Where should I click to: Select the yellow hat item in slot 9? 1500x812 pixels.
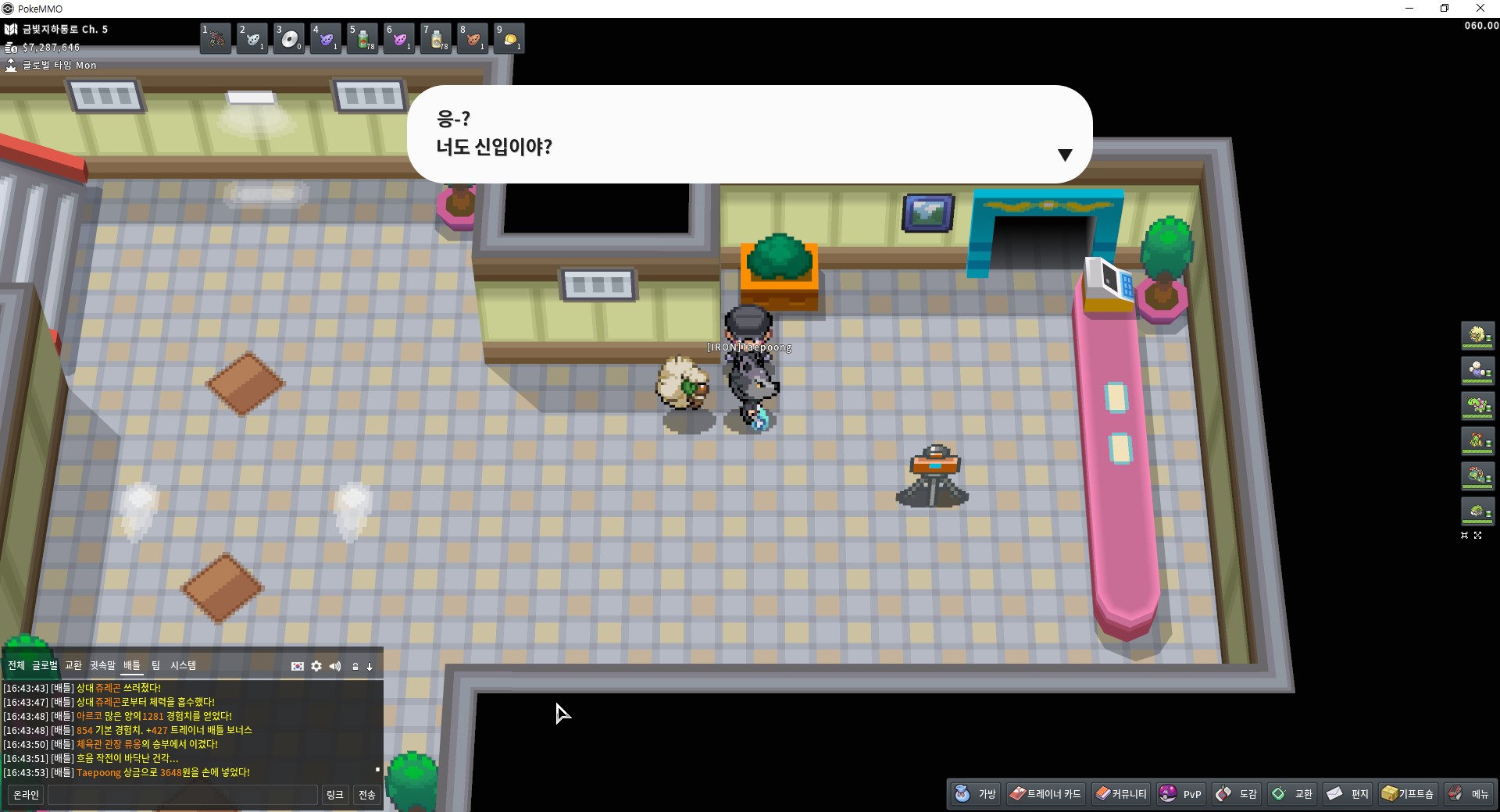click(509, 38)
